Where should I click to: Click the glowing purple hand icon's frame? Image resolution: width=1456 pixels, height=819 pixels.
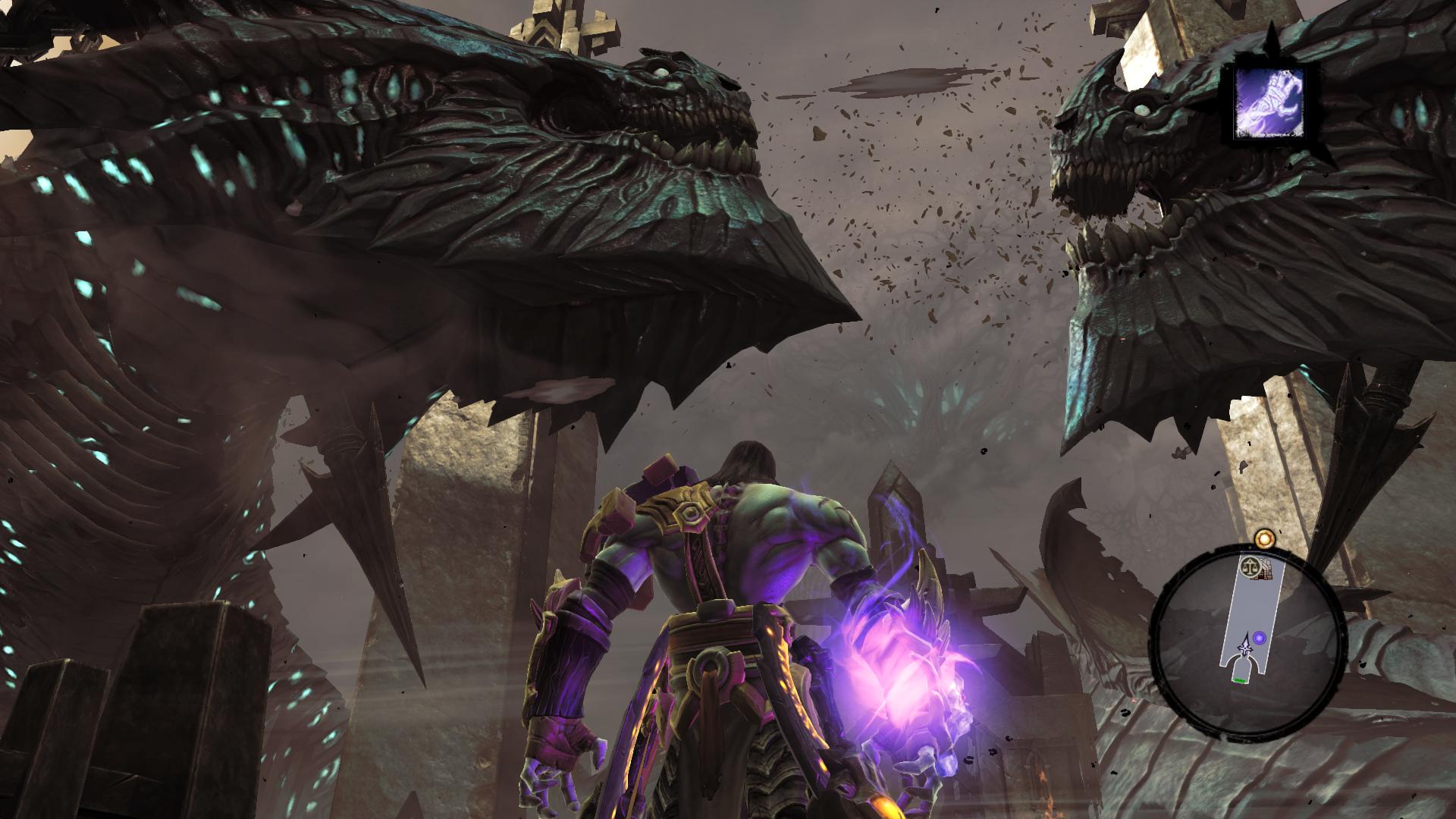click(x=1228, y=102)
